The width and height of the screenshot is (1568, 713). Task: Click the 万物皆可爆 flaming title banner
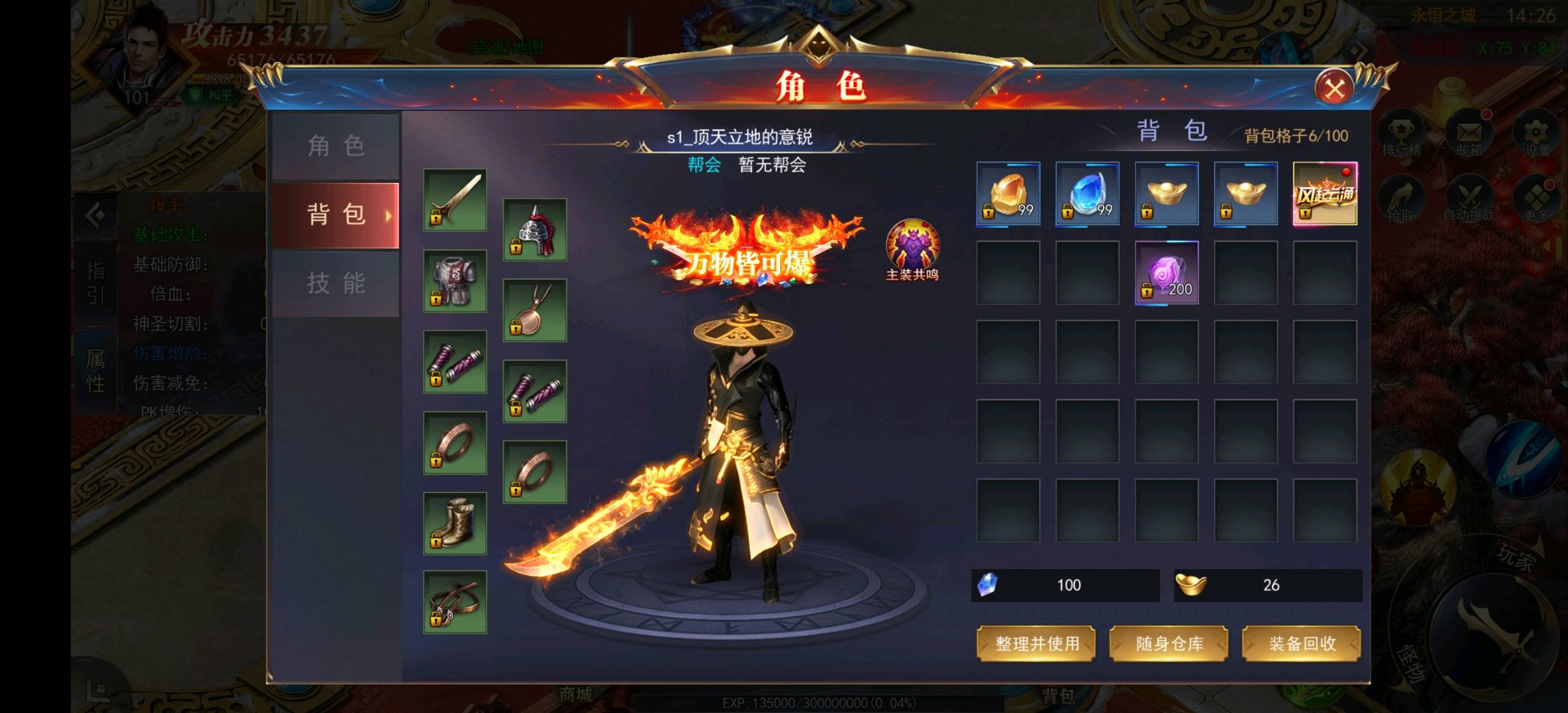747,254
